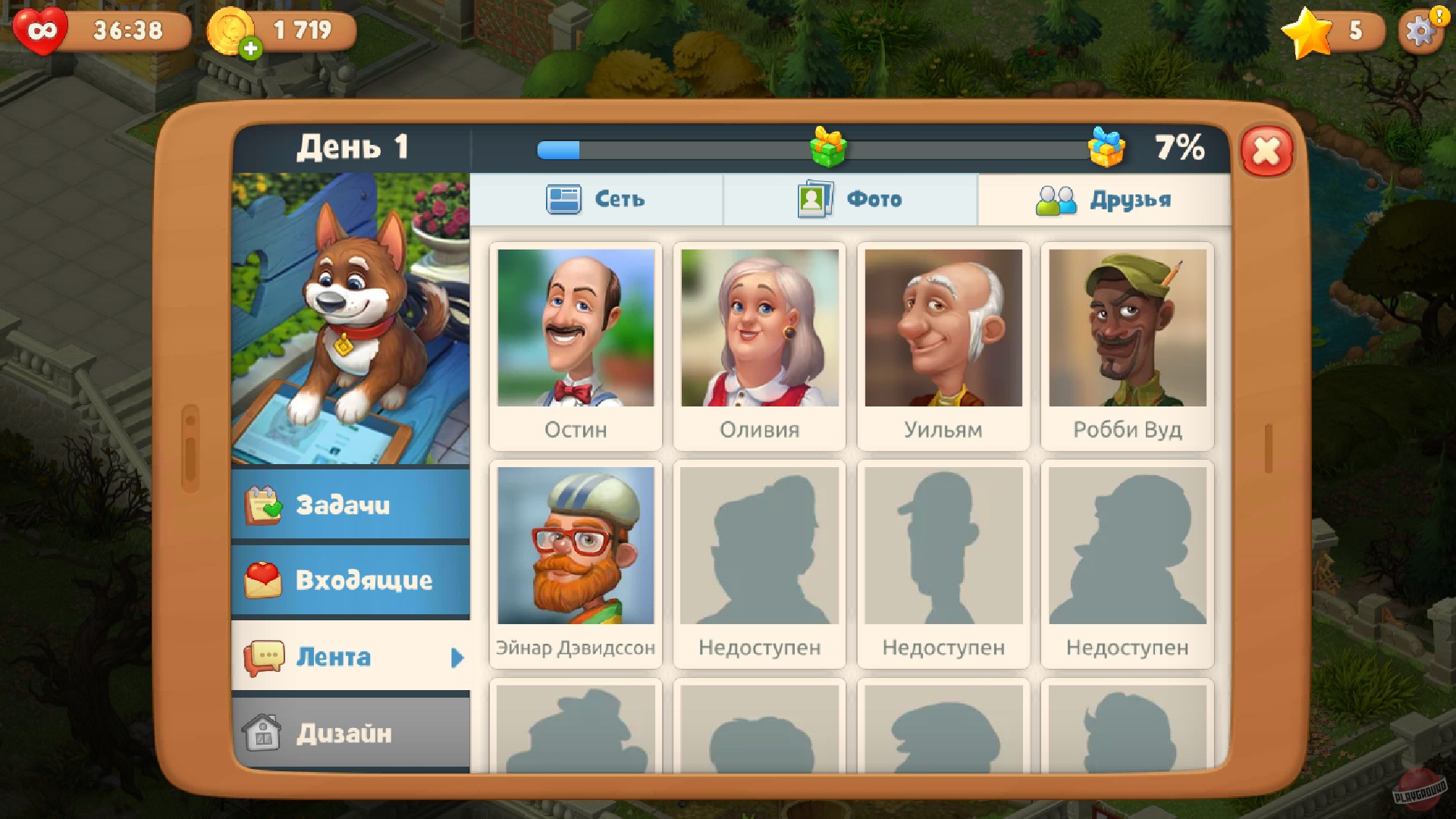Open Задачи panel via clipboard icon
Image resolution: width=1456 pixels, height=819 pixels.
point(263,505)
